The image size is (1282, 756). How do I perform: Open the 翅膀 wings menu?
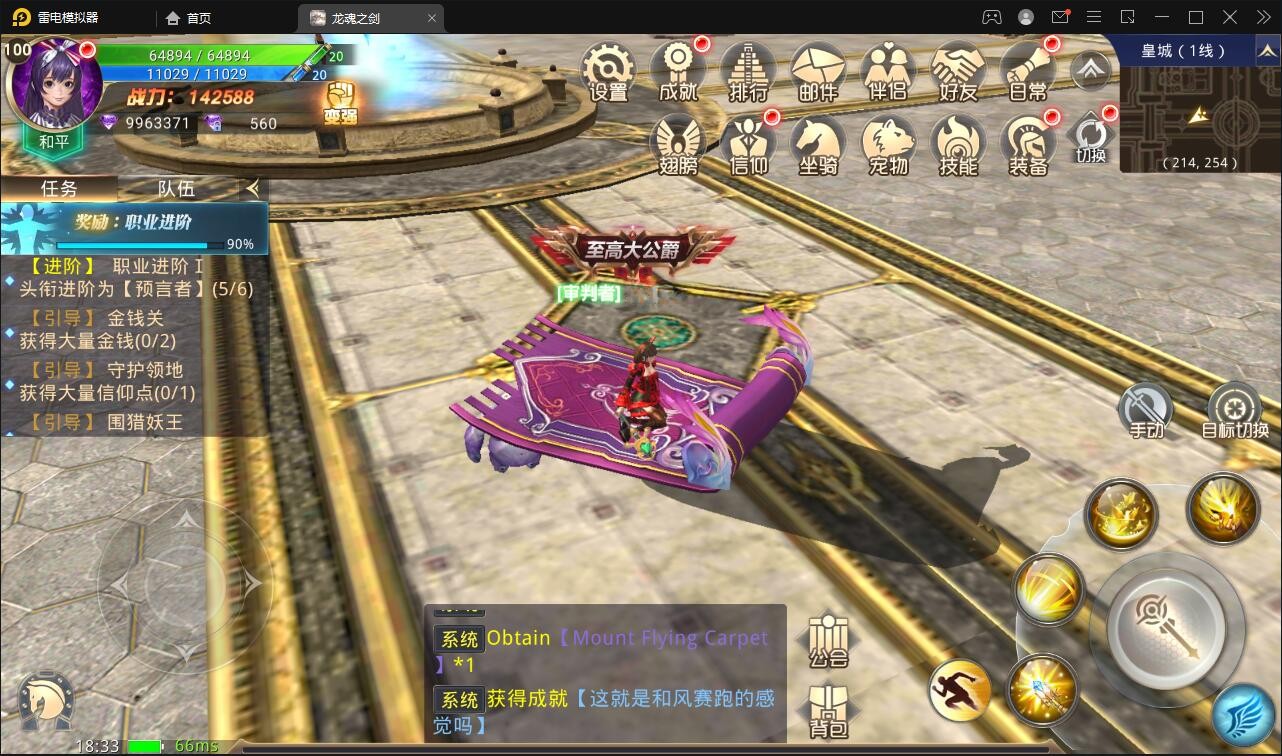coord(678,145)
